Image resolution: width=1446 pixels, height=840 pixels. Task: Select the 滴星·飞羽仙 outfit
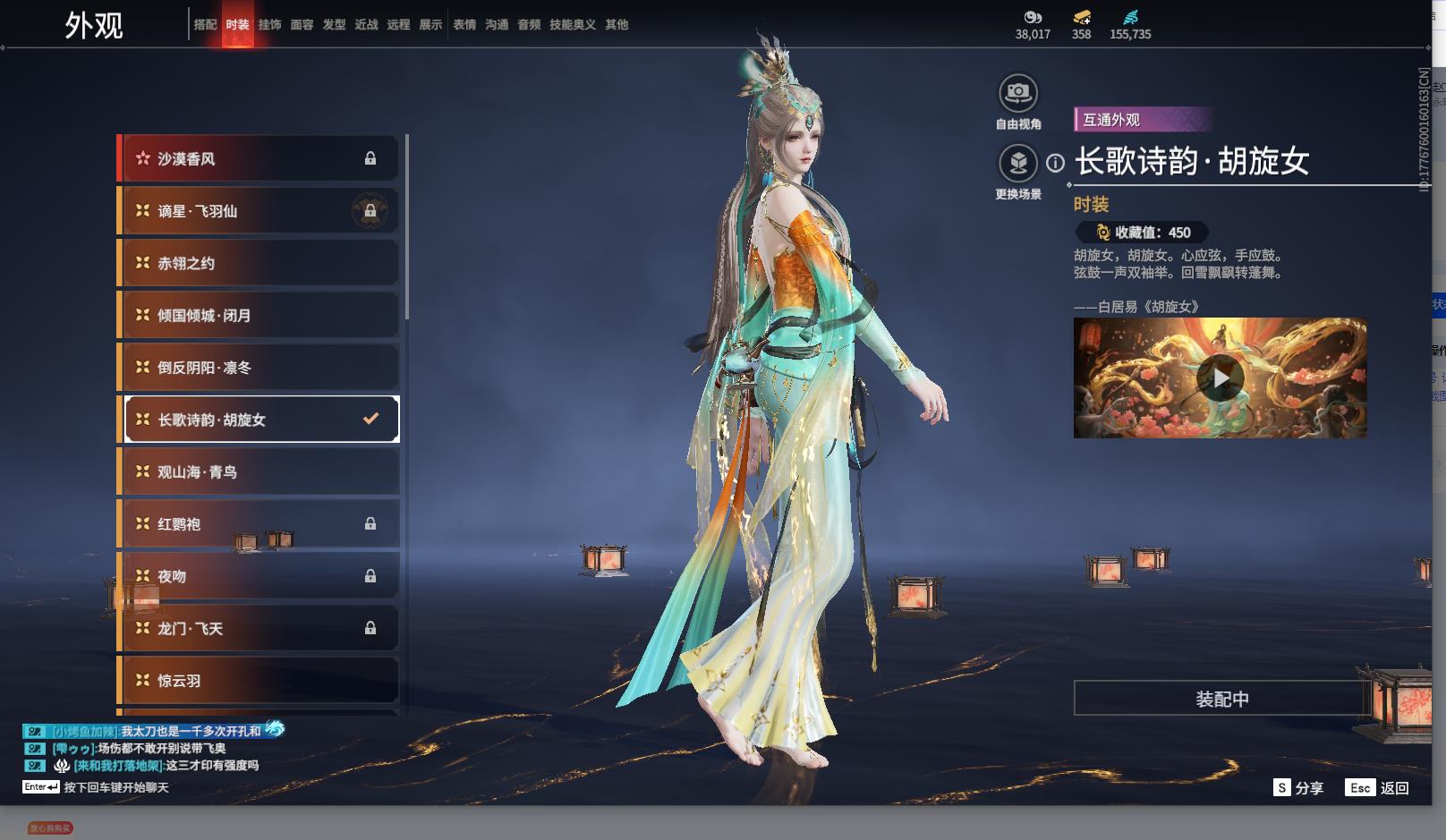click(259, 211)
